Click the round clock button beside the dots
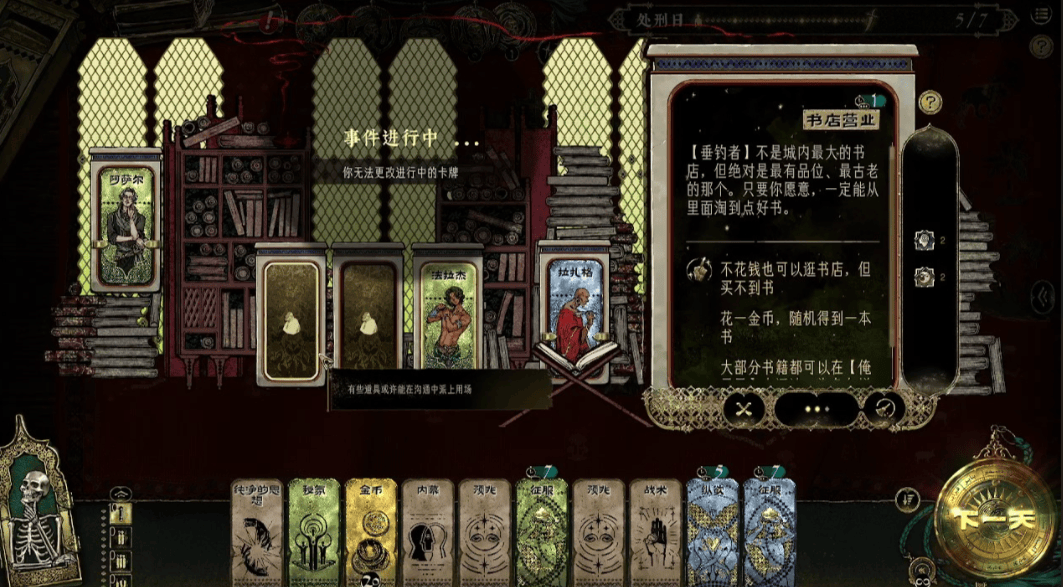Viewport: 1063px width, 587px height. pyautogui.click(x=884, y=408)
